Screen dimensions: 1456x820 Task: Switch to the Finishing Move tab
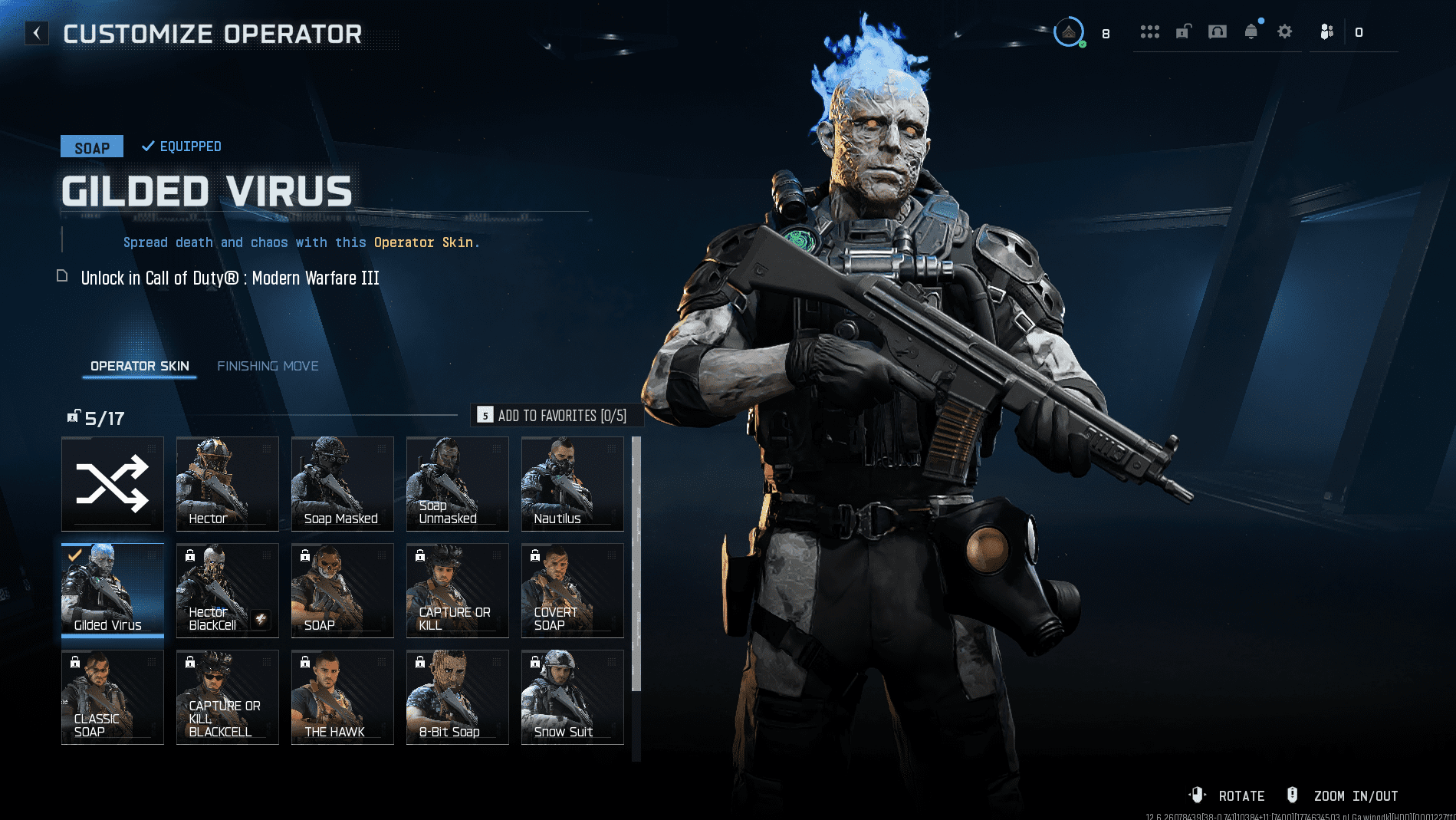coord(268,366)
